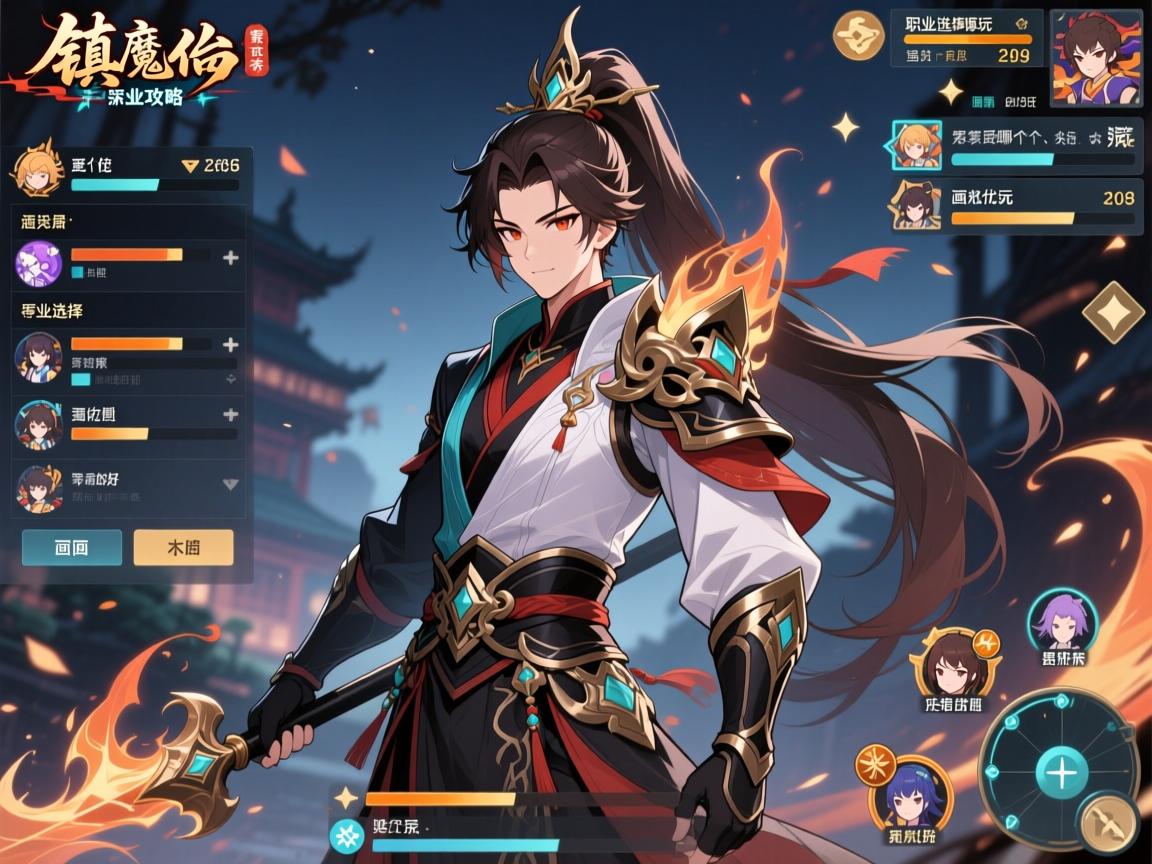Image resolution: width=1152 pixels, height=864 pixels.
Task: Open the yellow triangle dropdown beside the blonde avatar
Action: 189,167
